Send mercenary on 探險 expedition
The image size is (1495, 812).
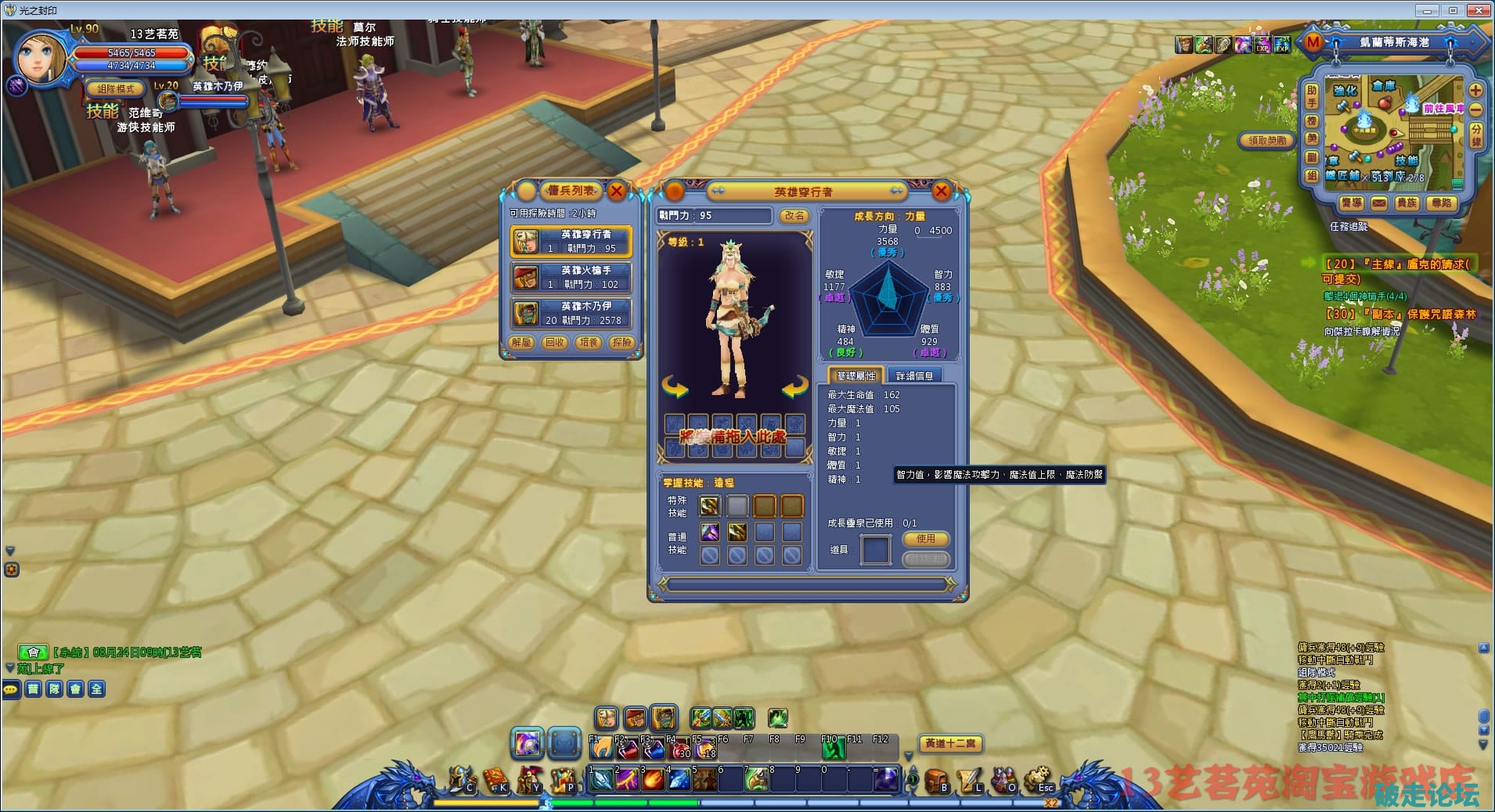621,343
